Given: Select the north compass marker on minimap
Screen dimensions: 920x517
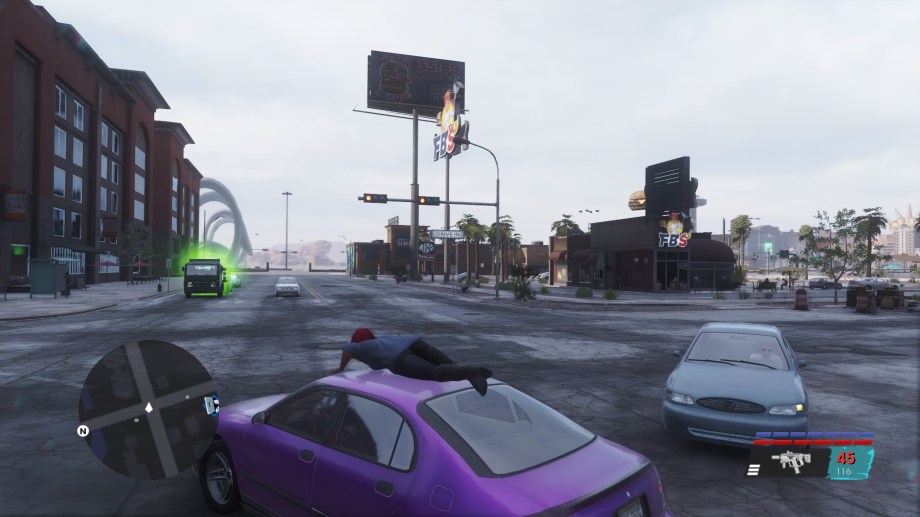Looking at the screenshot, I should pos(83,431).
